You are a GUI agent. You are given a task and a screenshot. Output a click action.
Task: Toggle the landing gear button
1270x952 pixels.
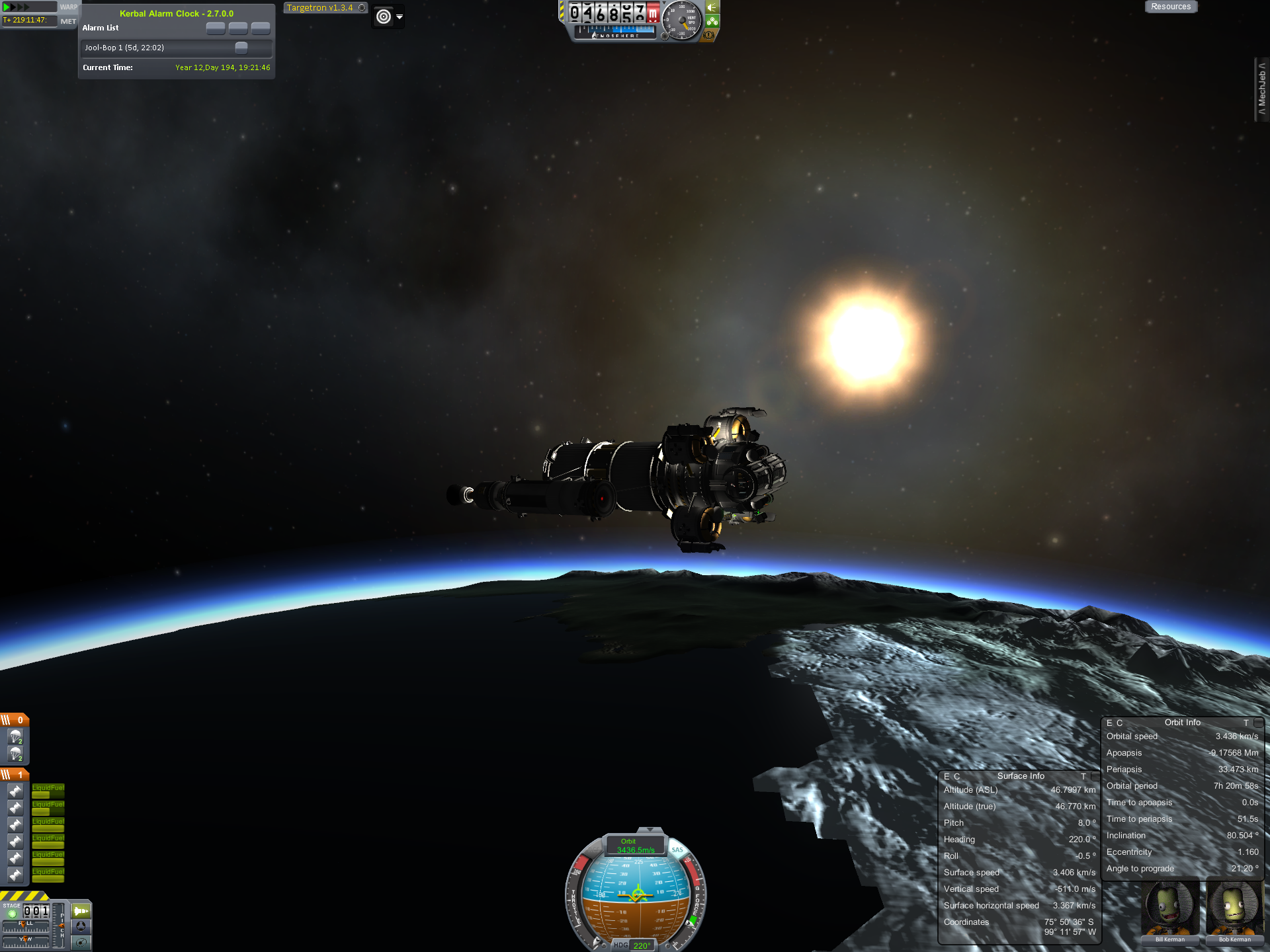pyautogui.click(x=712, y=21)
